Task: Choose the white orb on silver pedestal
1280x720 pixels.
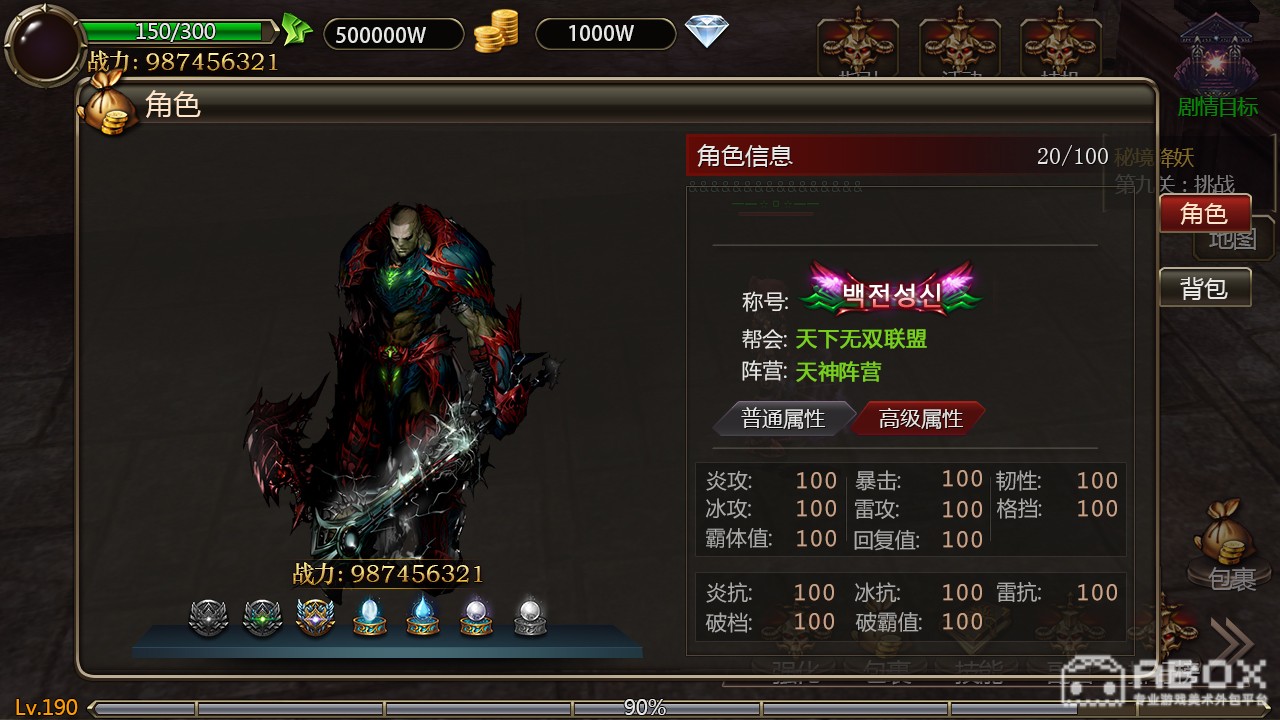Action: 530,617
